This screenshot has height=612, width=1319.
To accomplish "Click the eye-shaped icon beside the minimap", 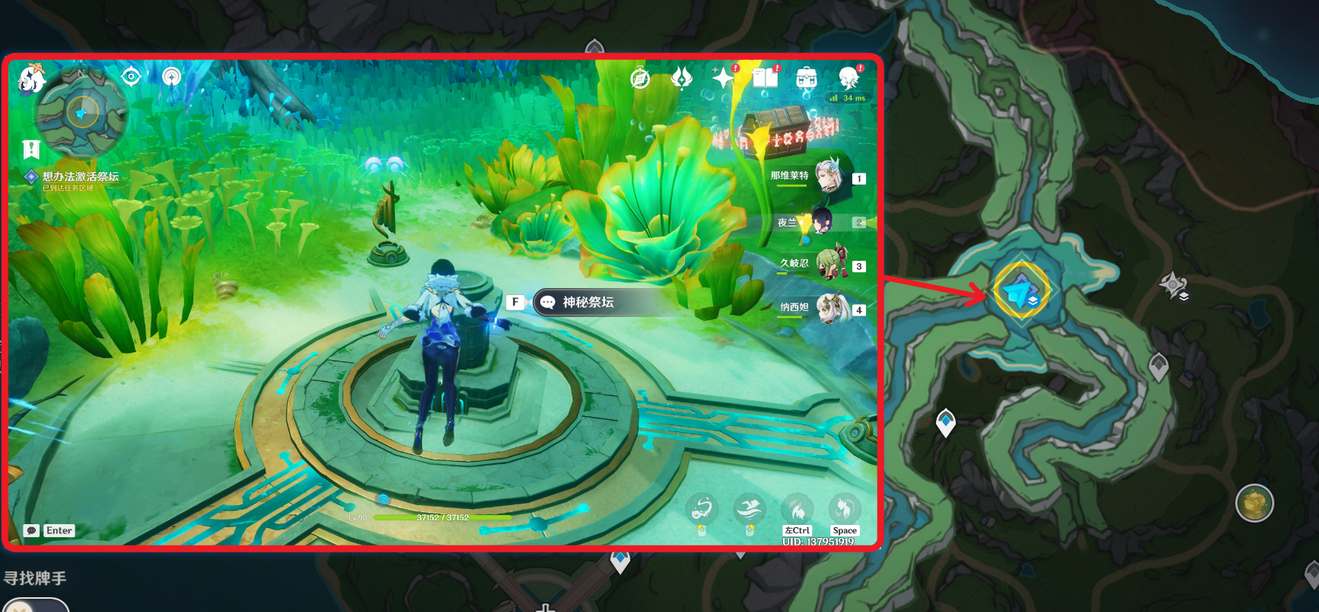I will (131, 76).
